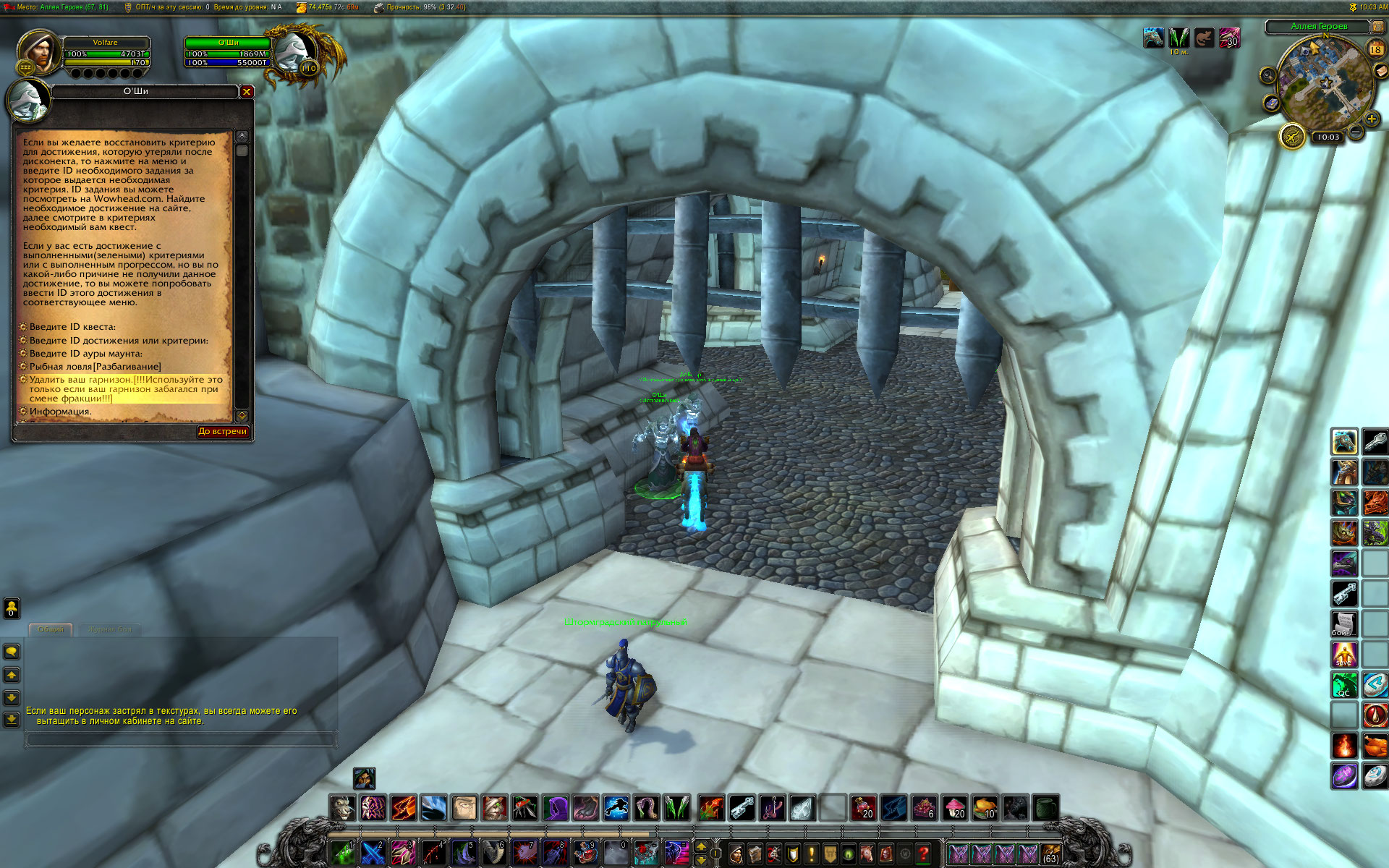Click the campfire icon on side bar

(x=1344, y=746)
